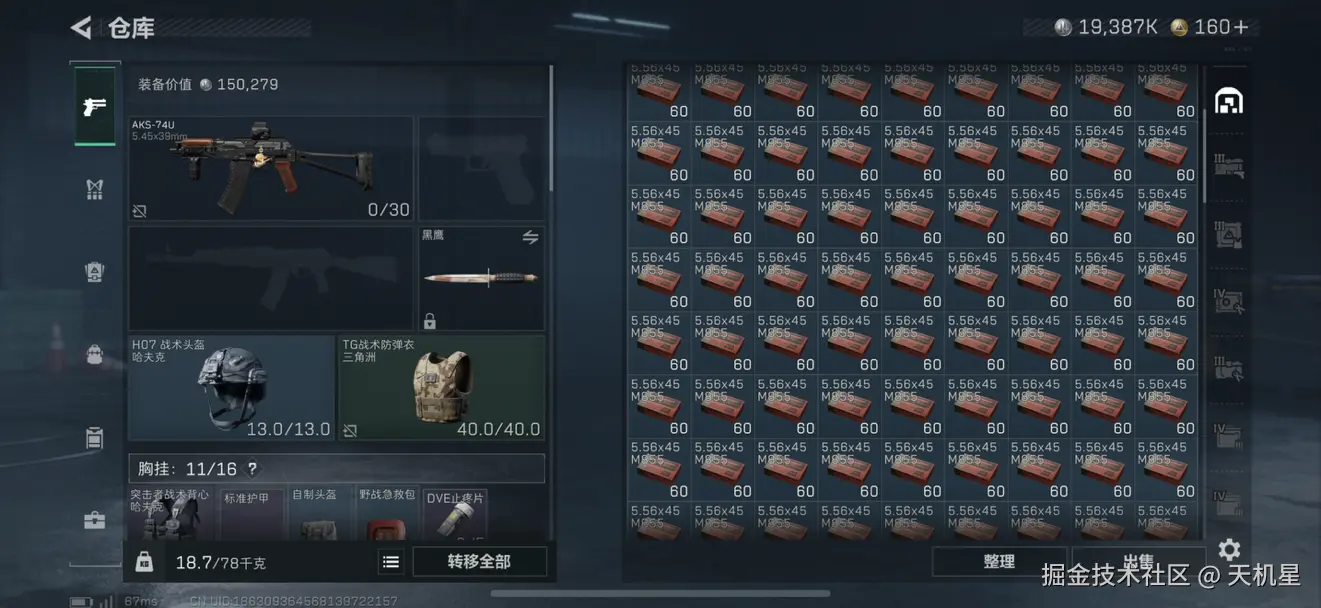Screen dimensions: 1321x608
Task: Click the 出售 sell button
Action: coord(1138,562)
